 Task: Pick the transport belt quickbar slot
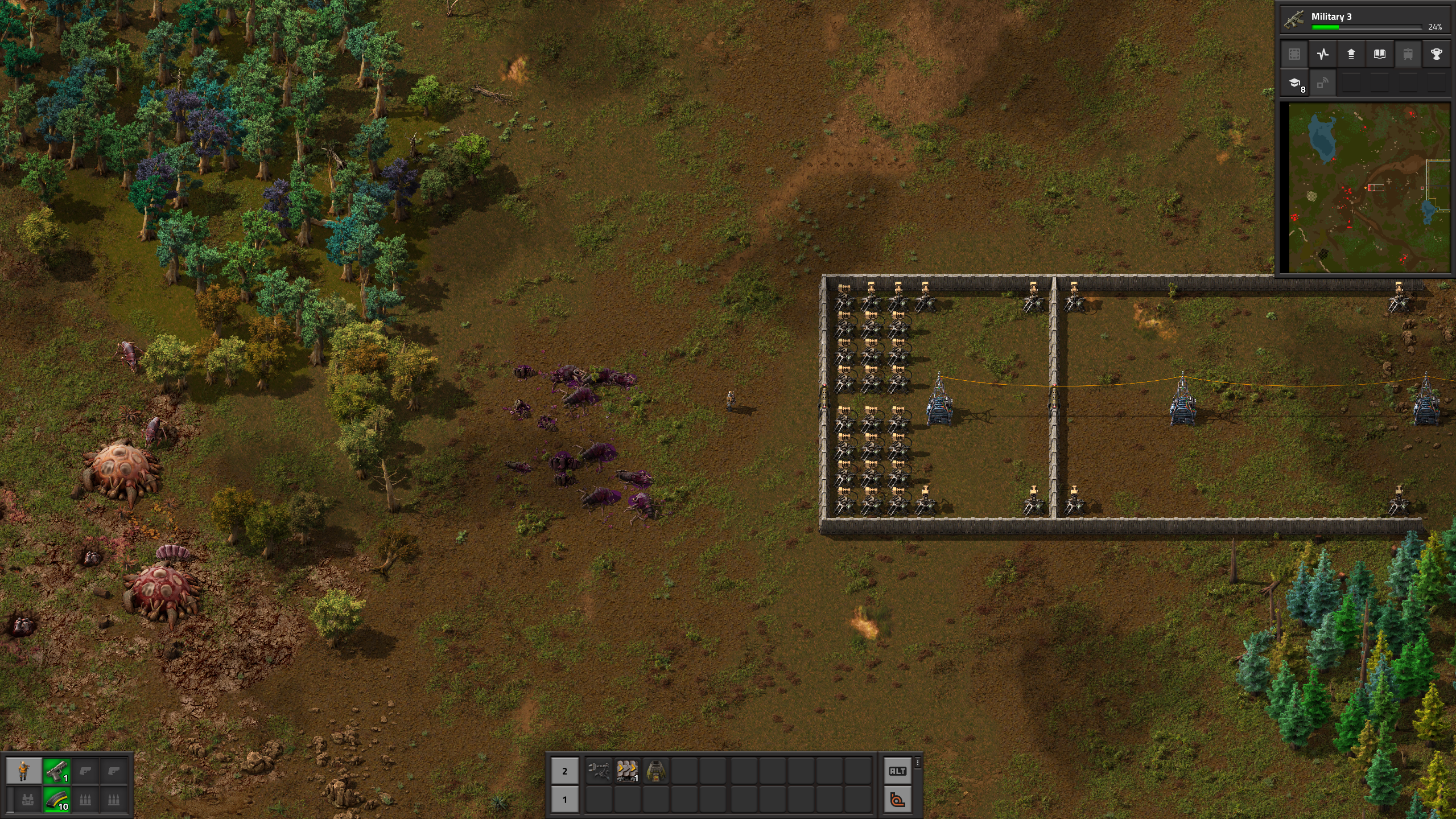click(626, 771)
